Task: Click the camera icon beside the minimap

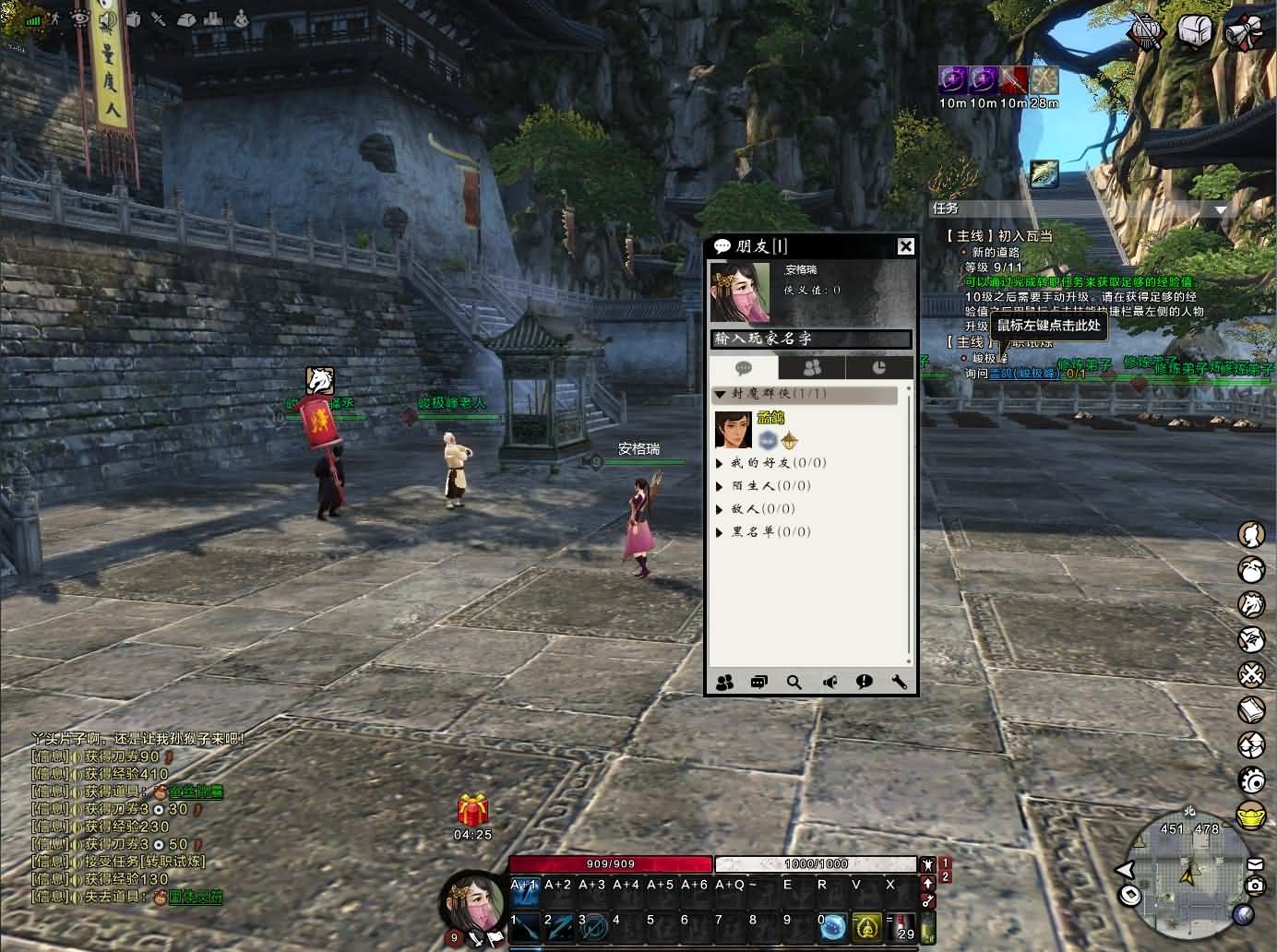Action: coord(1255,886)
